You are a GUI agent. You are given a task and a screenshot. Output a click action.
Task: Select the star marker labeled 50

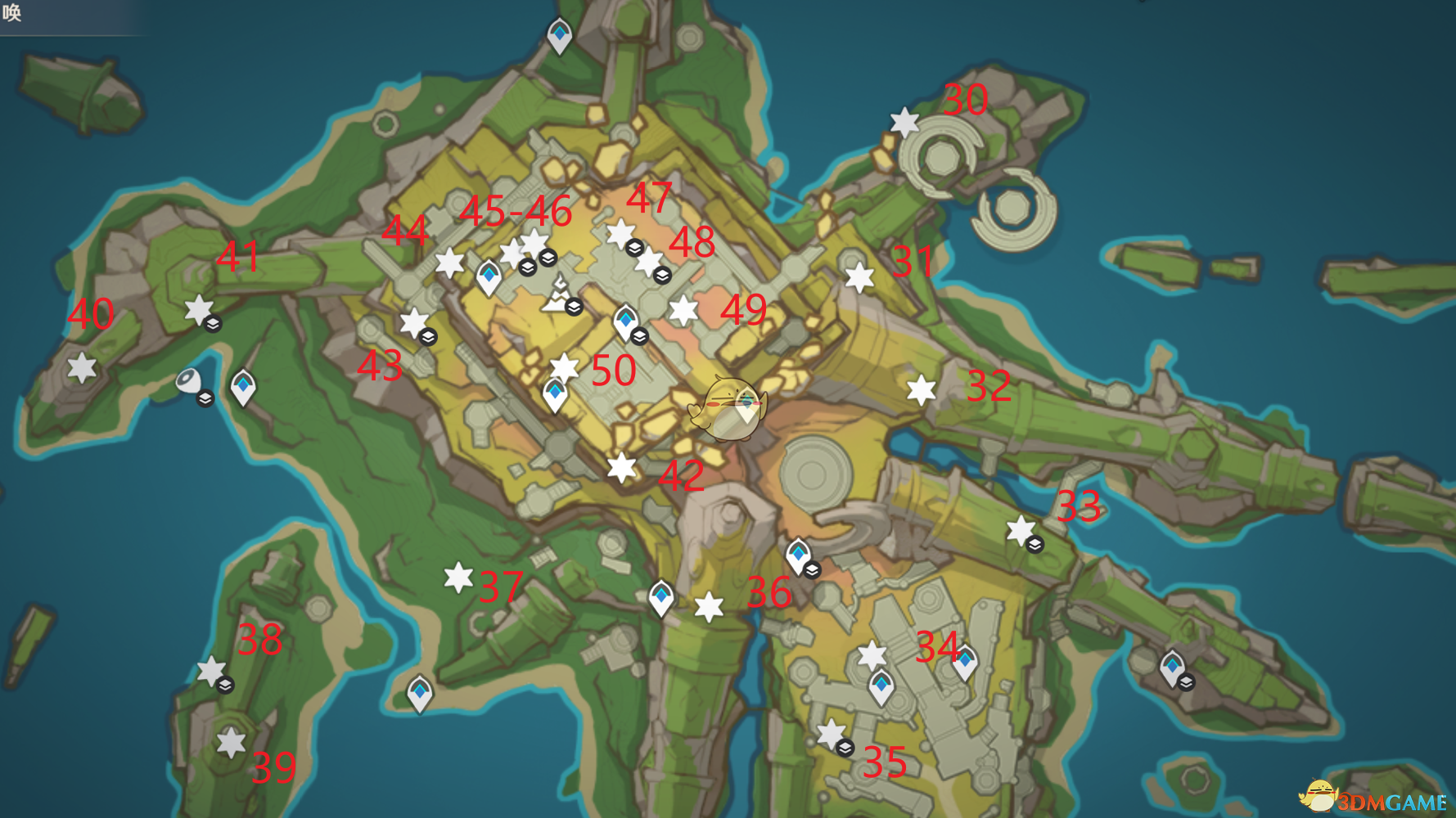tap(565, 366)
